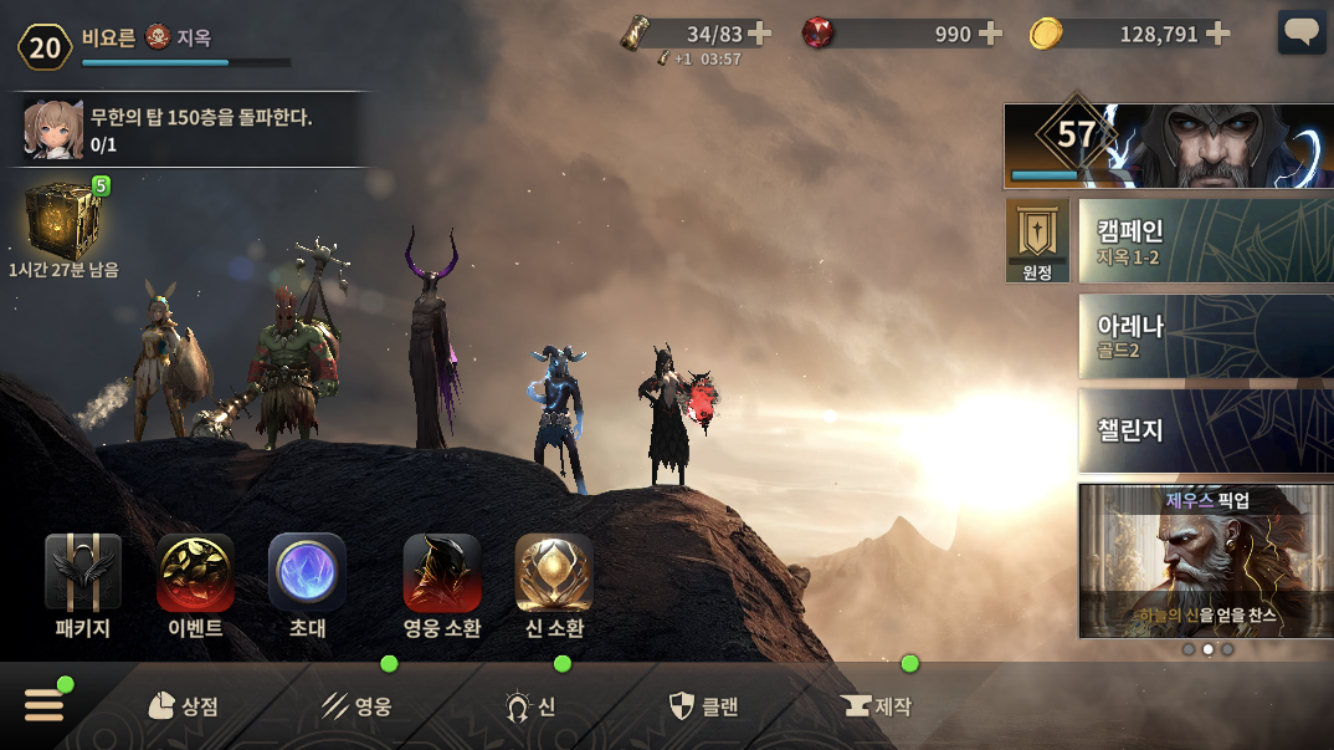Viewport: 1334px width, 750px height.
Task: Claim the golden timed chest
Action: [x=62, y=221]
